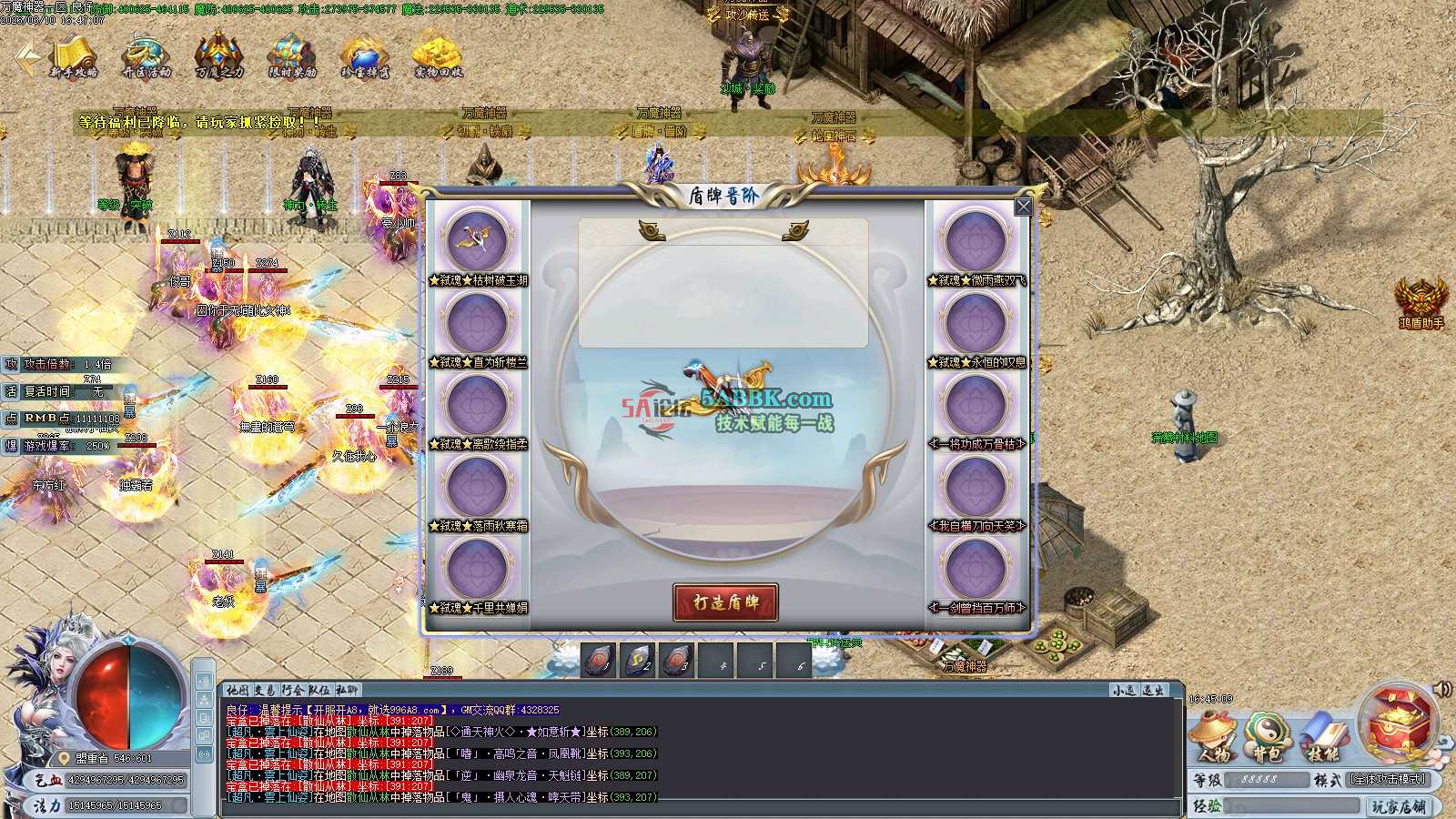Image resolution: width=1456 pixels, height=819 pixels.
Task: Click the 退出 exit button
Action: click(x=1153, y=691)
